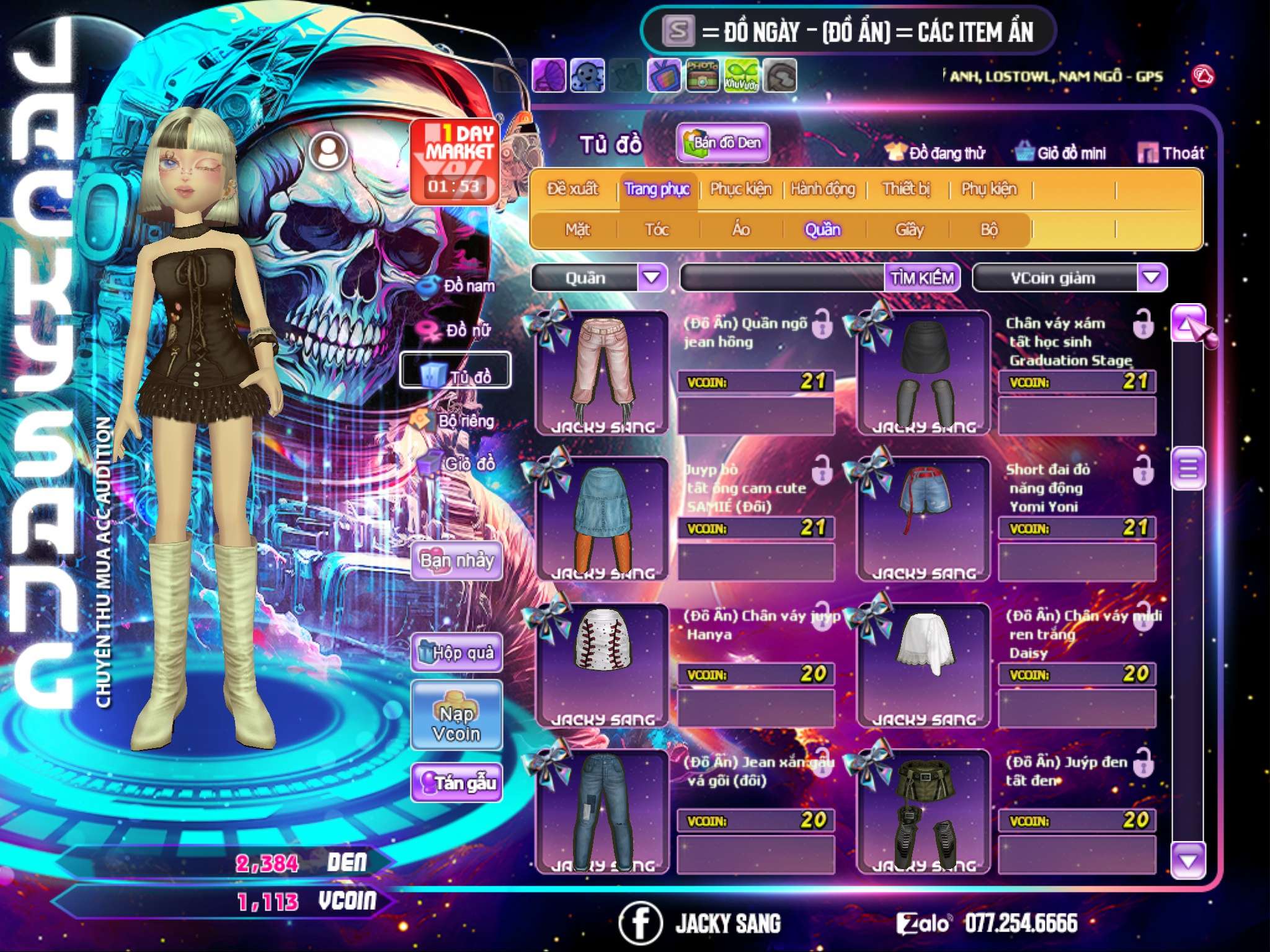Exit the wardrobe with Thoát
This screenshot has height=952, width=1270.
[1172, 153]
